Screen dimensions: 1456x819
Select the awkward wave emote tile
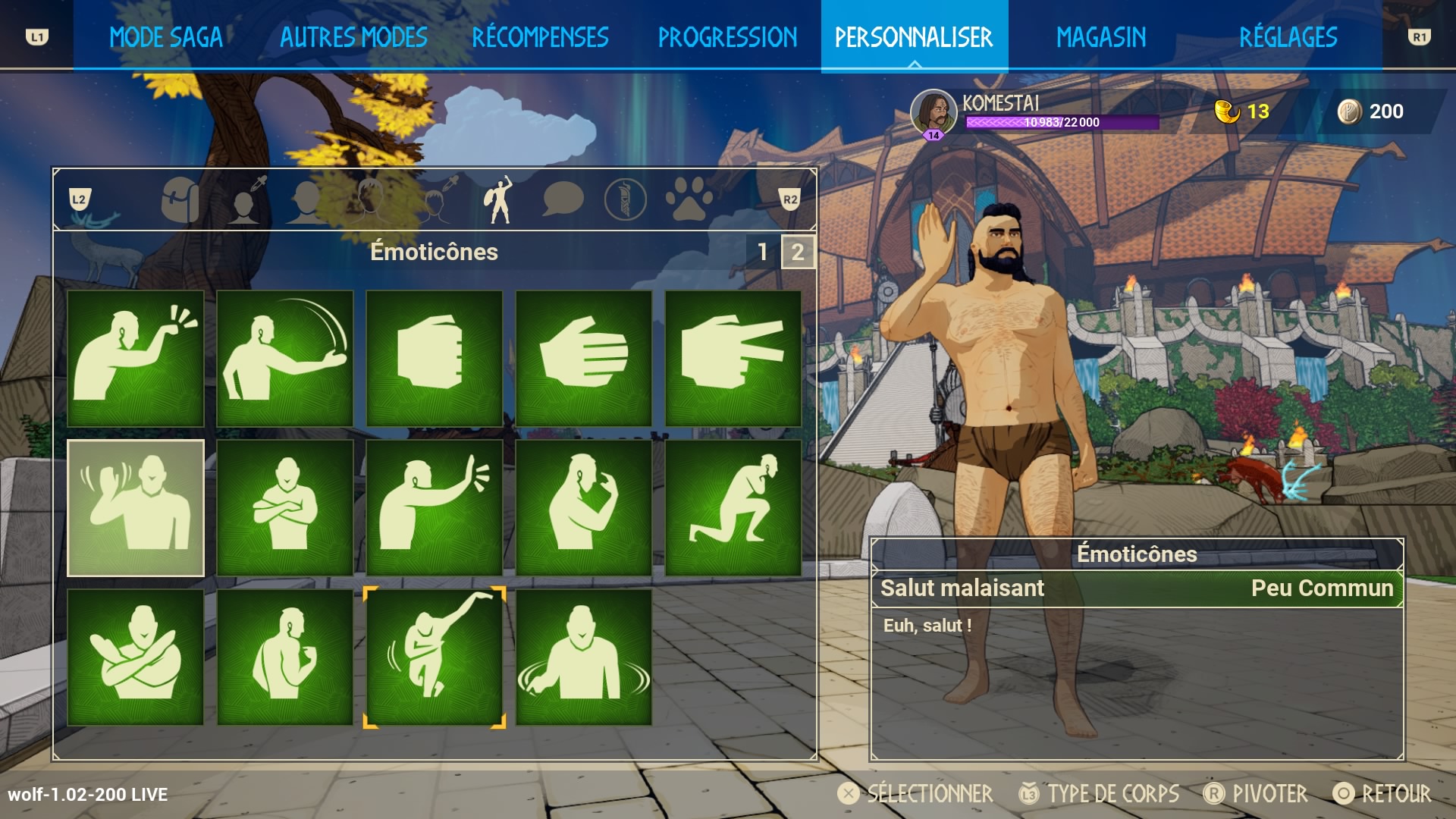(x=136, y=507)
